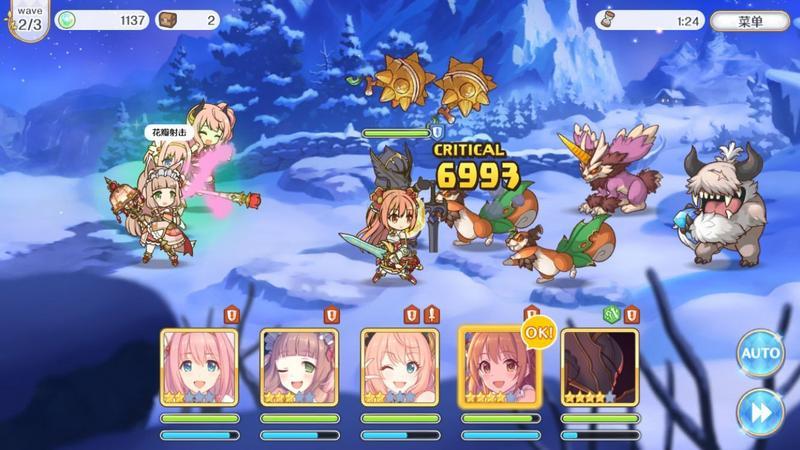Open the 菜单 menu button
The height and width of the screenshot is (450, 800).
click(750, 20)
